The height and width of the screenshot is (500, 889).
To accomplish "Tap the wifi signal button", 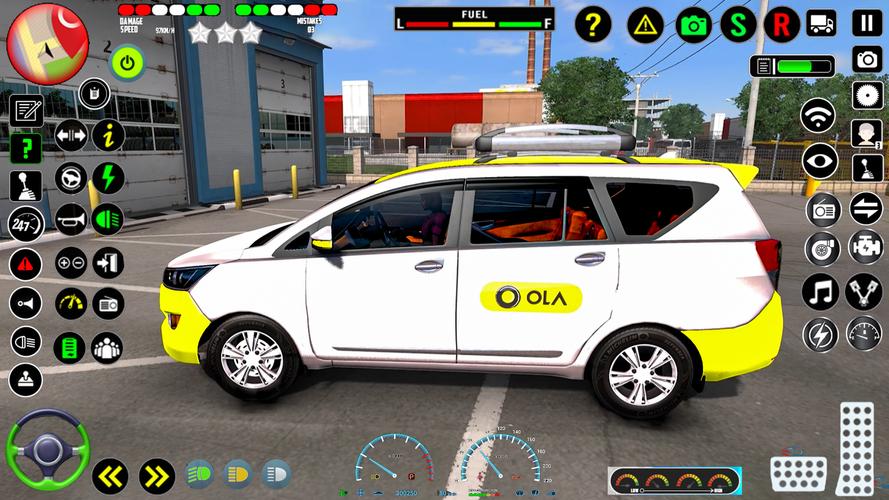I will click(x=818, y=115).
